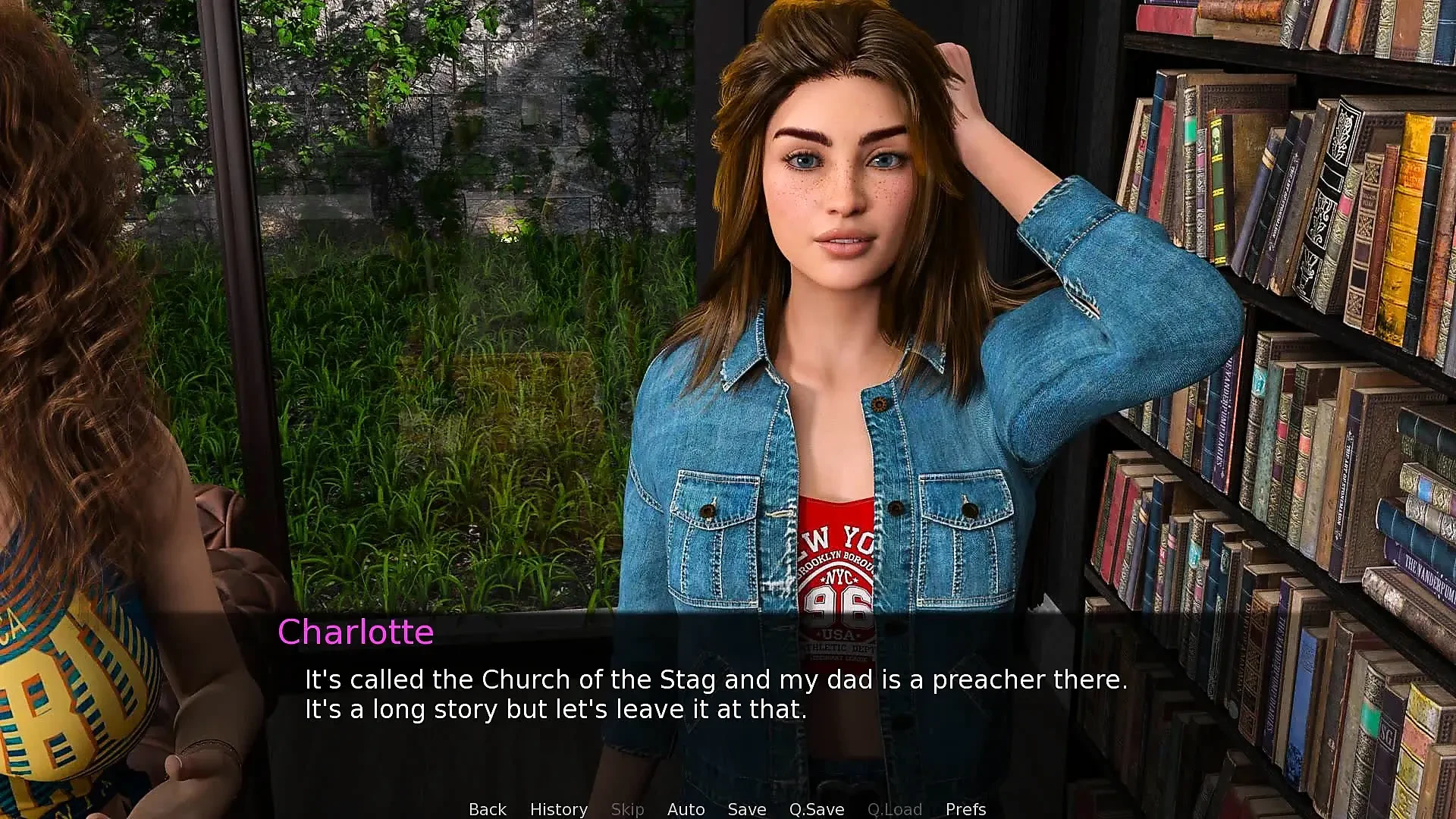The image size is (1456, 819).
Task: Click Q.Save to quick save
Action: pos(816,809)
